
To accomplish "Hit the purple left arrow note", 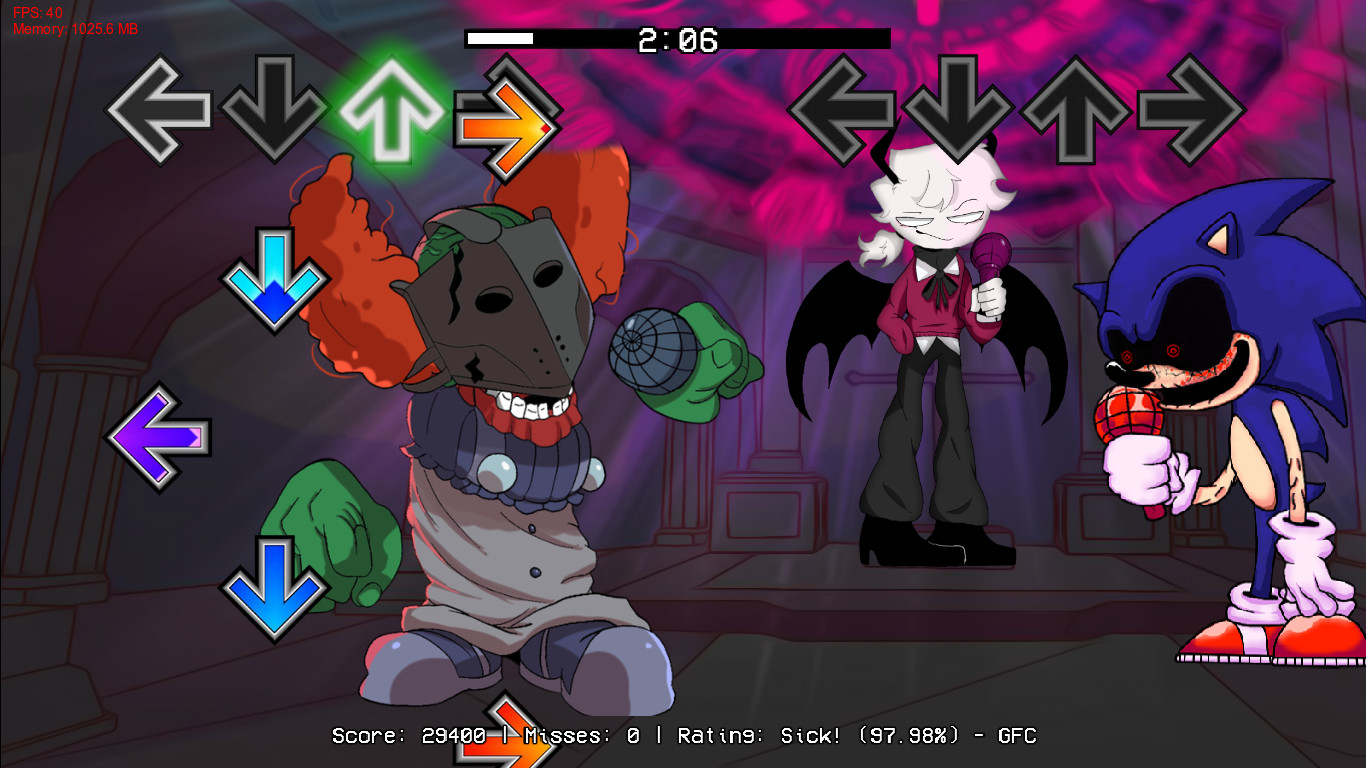I will [x=160, y=437].
